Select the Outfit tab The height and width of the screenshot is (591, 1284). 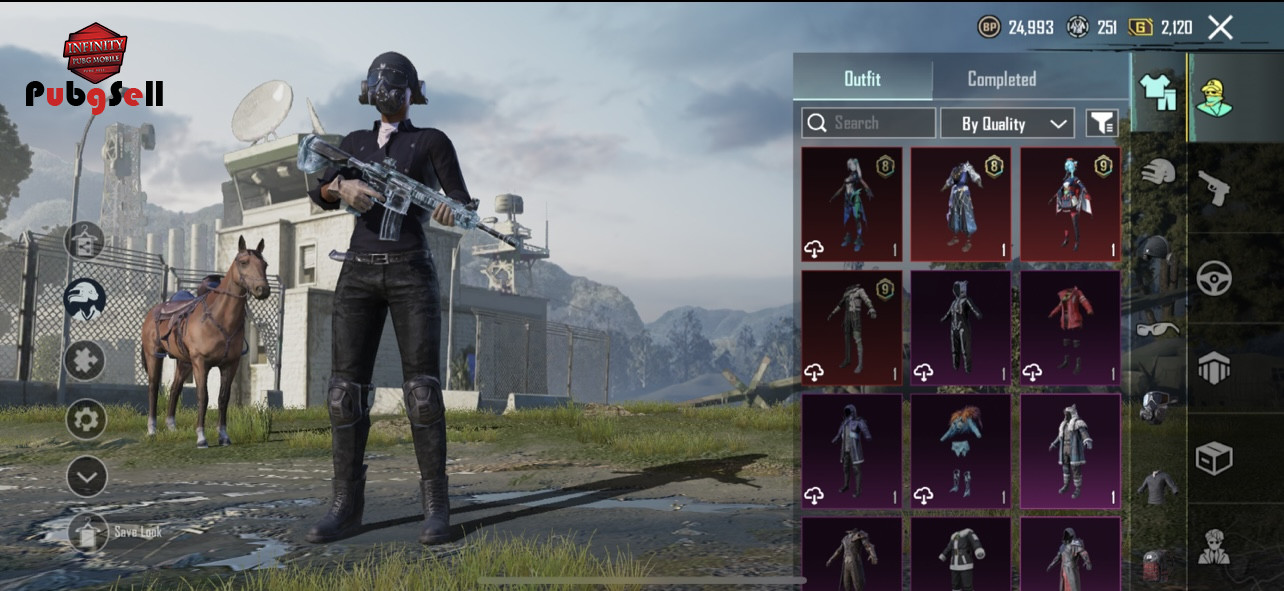pos(862,78)
